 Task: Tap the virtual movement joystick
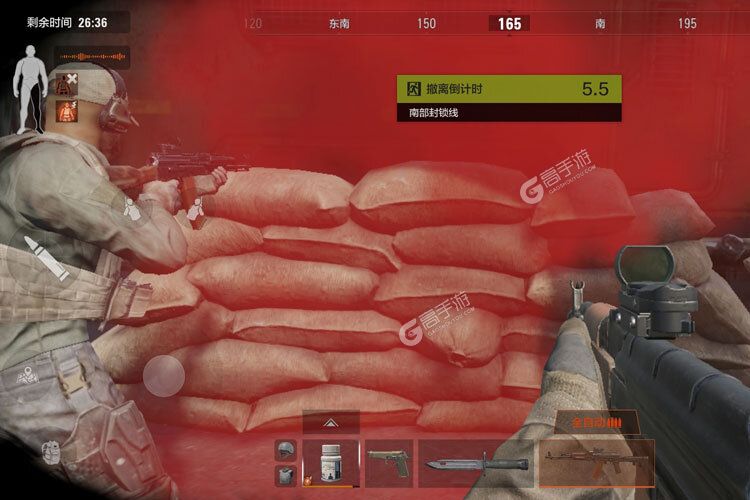coord(162,376)
